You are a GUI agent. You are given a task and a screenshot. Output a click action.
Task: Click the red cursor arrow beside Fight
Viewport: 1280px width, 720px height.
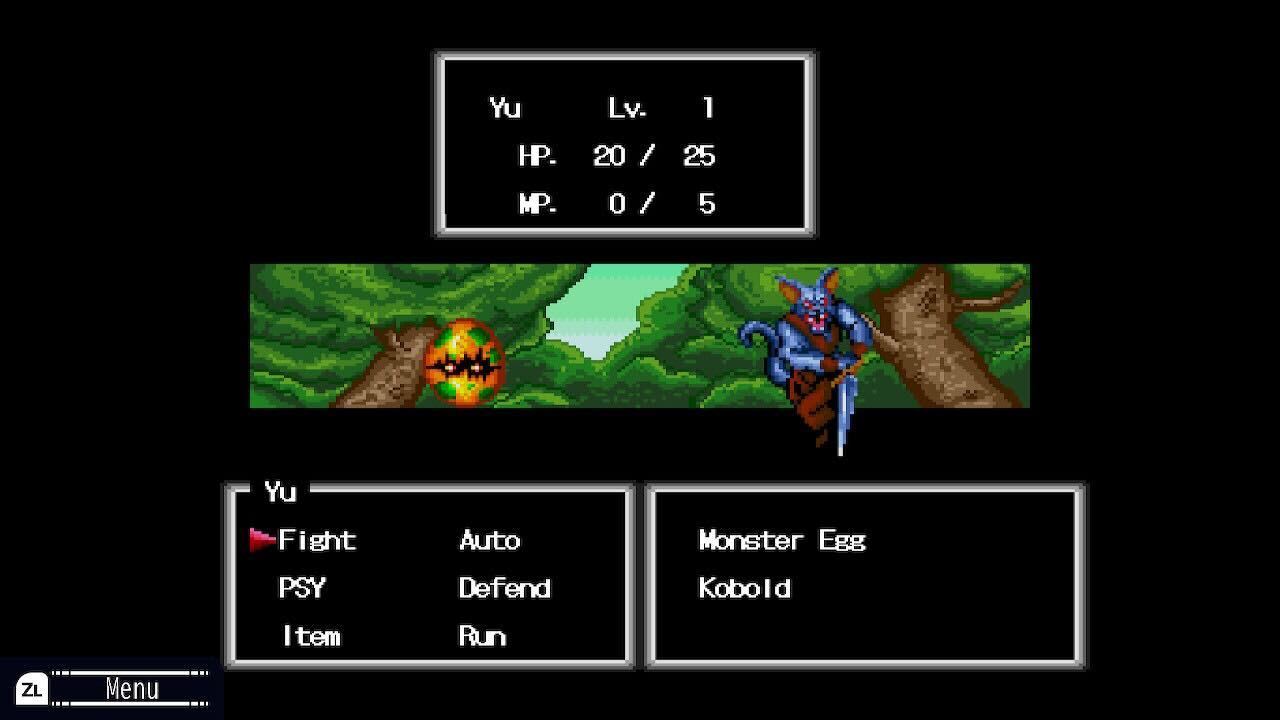click(x=263, y=540)
